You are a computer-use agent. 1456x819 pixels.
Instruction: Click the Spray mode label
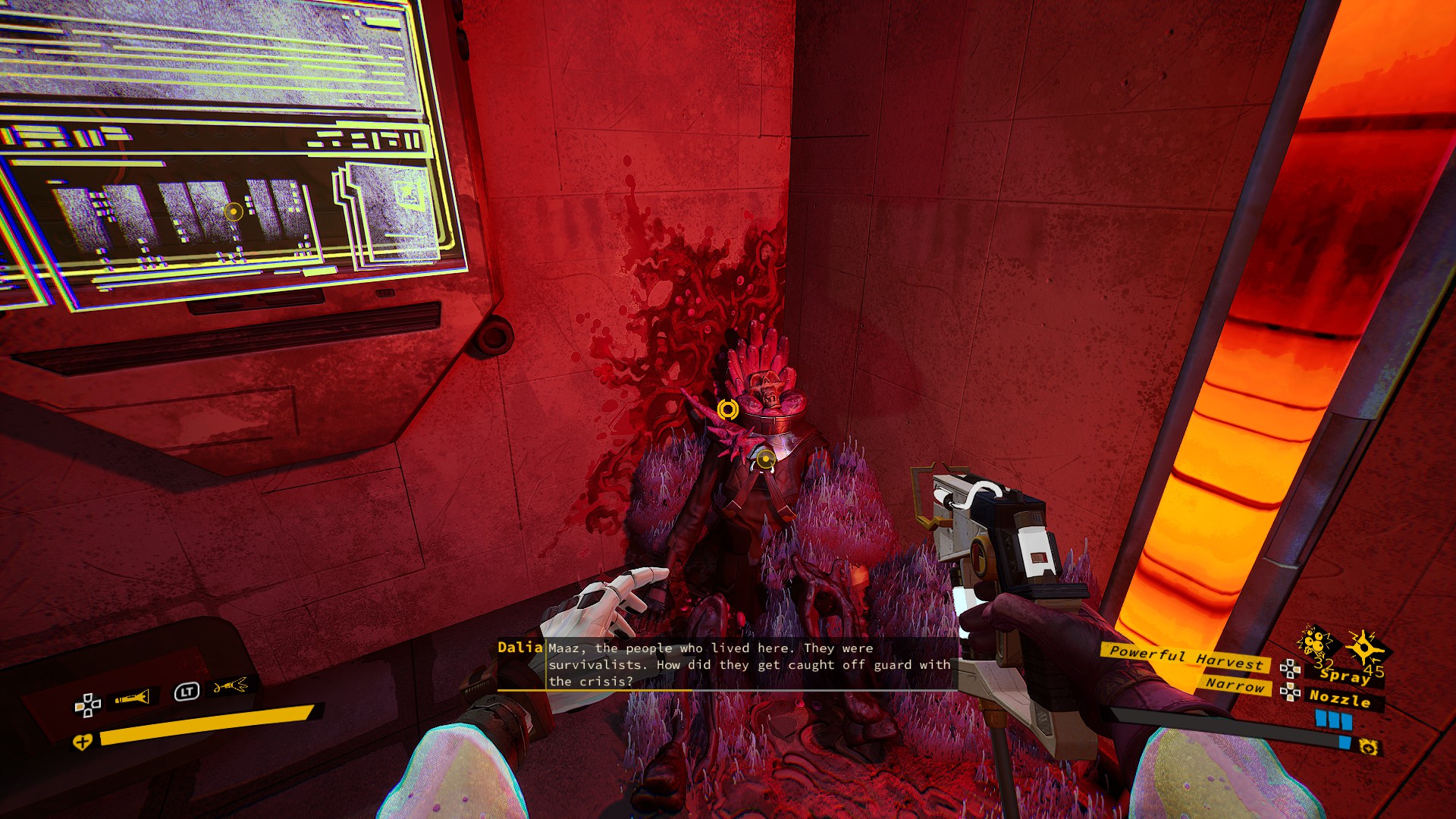(x=1345, y=675)
